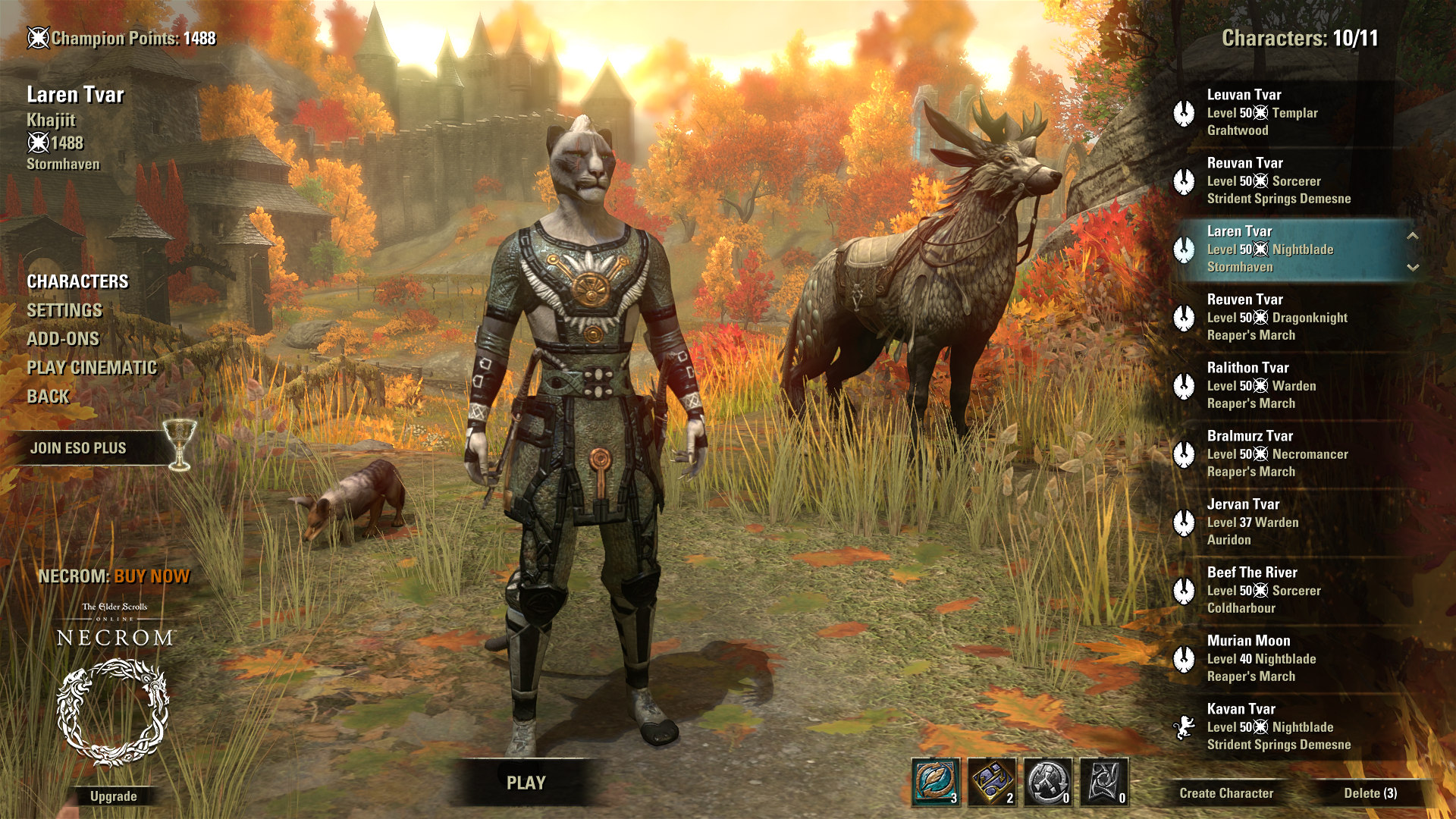Click Upgrade under Necrom logo

114,796
